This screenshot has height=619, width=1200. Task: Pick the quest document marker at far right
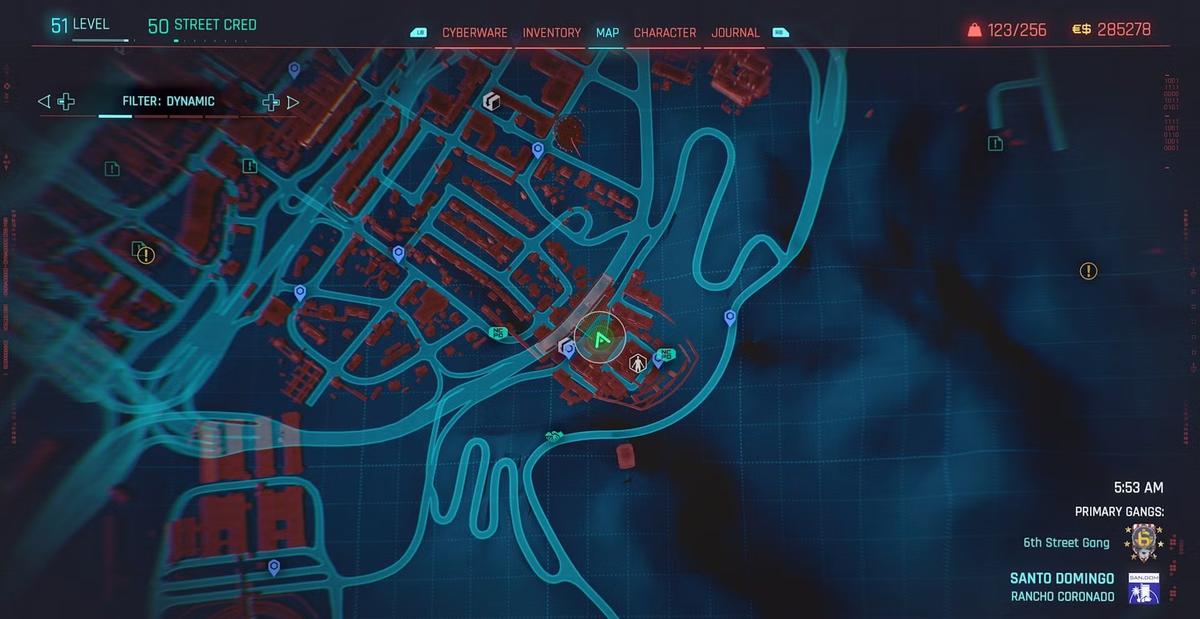995,144
